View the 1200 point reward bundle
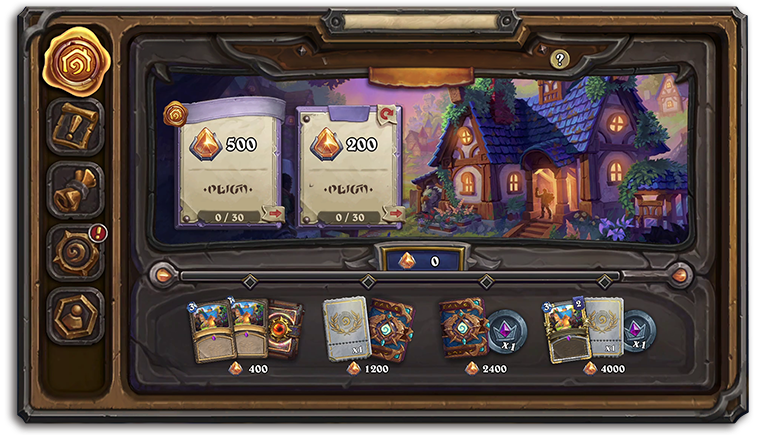The height and width of the screenshot is (435, 760). point(361,331)
